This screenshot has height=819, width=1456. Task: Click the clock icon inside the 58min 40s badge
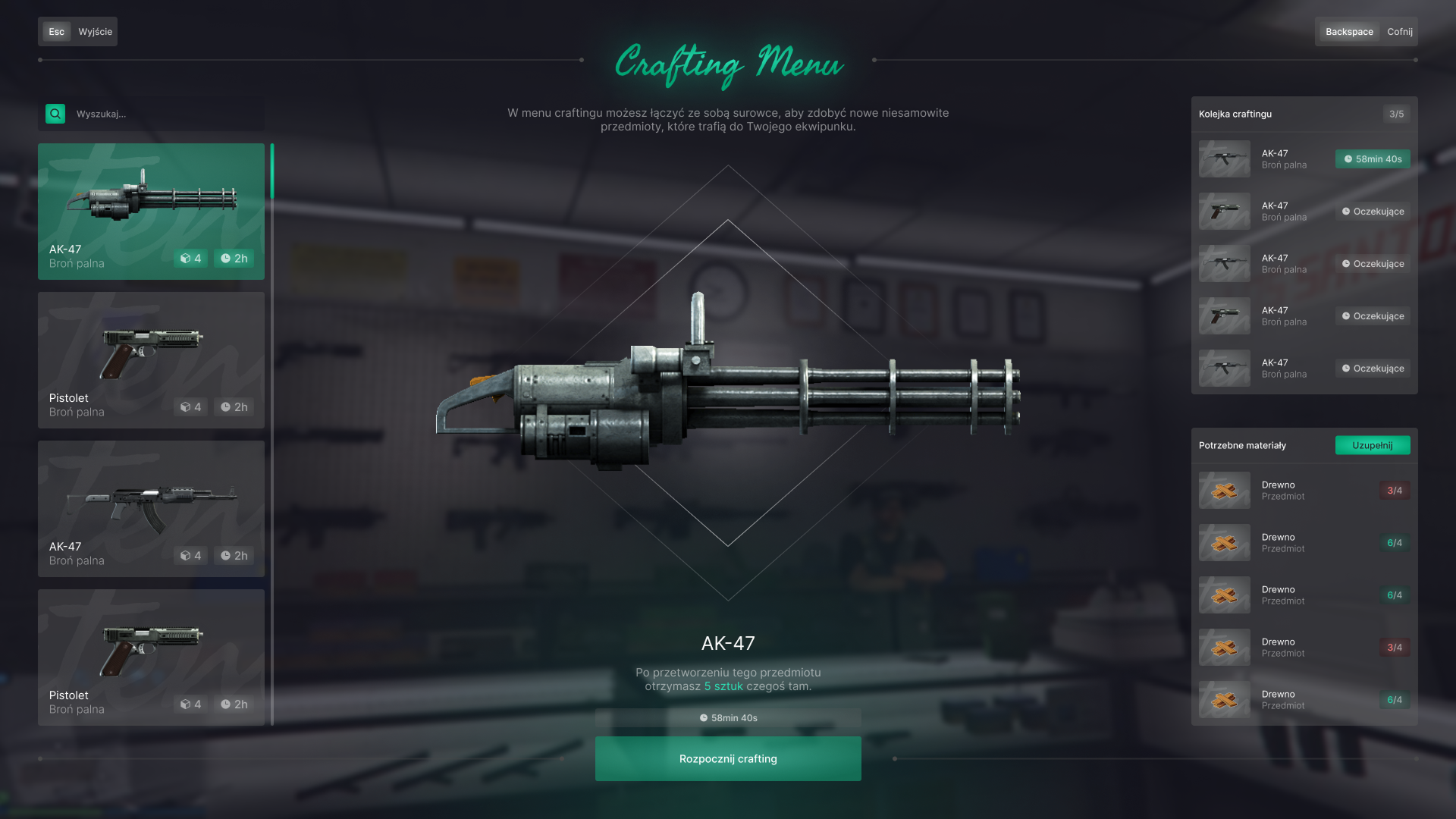click(1348, 159)
